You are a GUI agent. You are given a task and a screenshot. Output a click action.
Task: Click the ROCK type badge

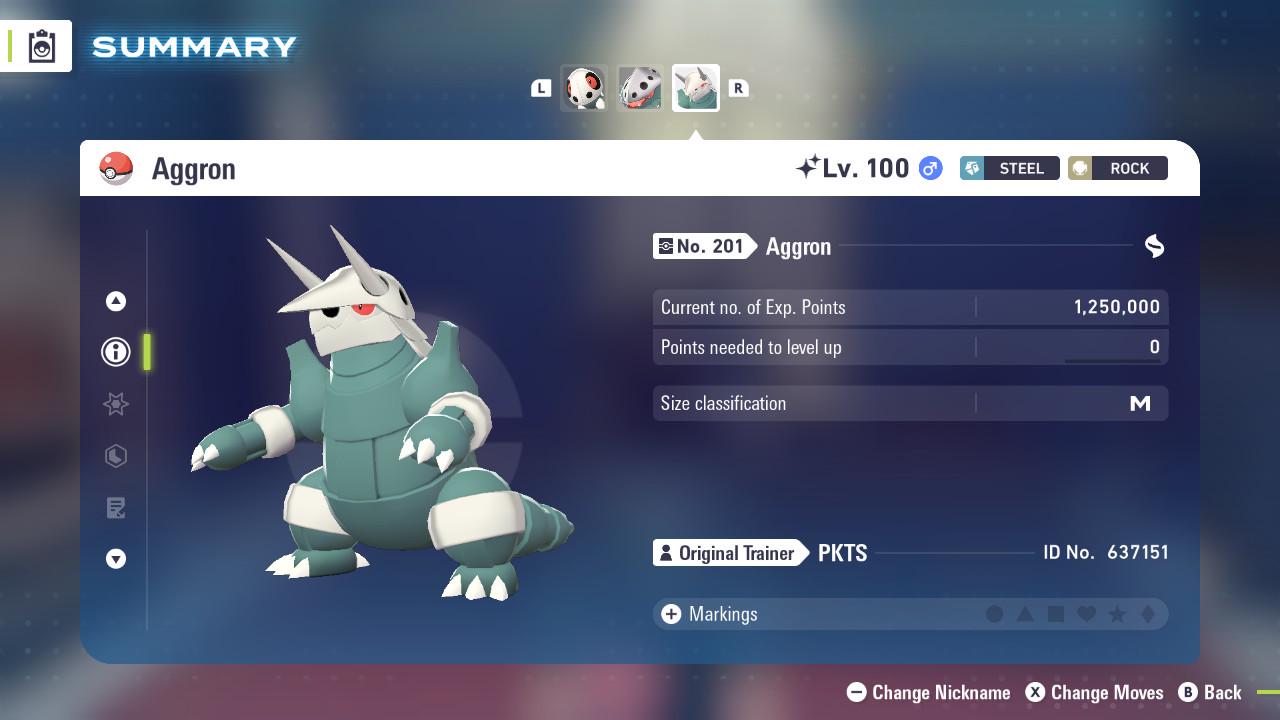1117,168
